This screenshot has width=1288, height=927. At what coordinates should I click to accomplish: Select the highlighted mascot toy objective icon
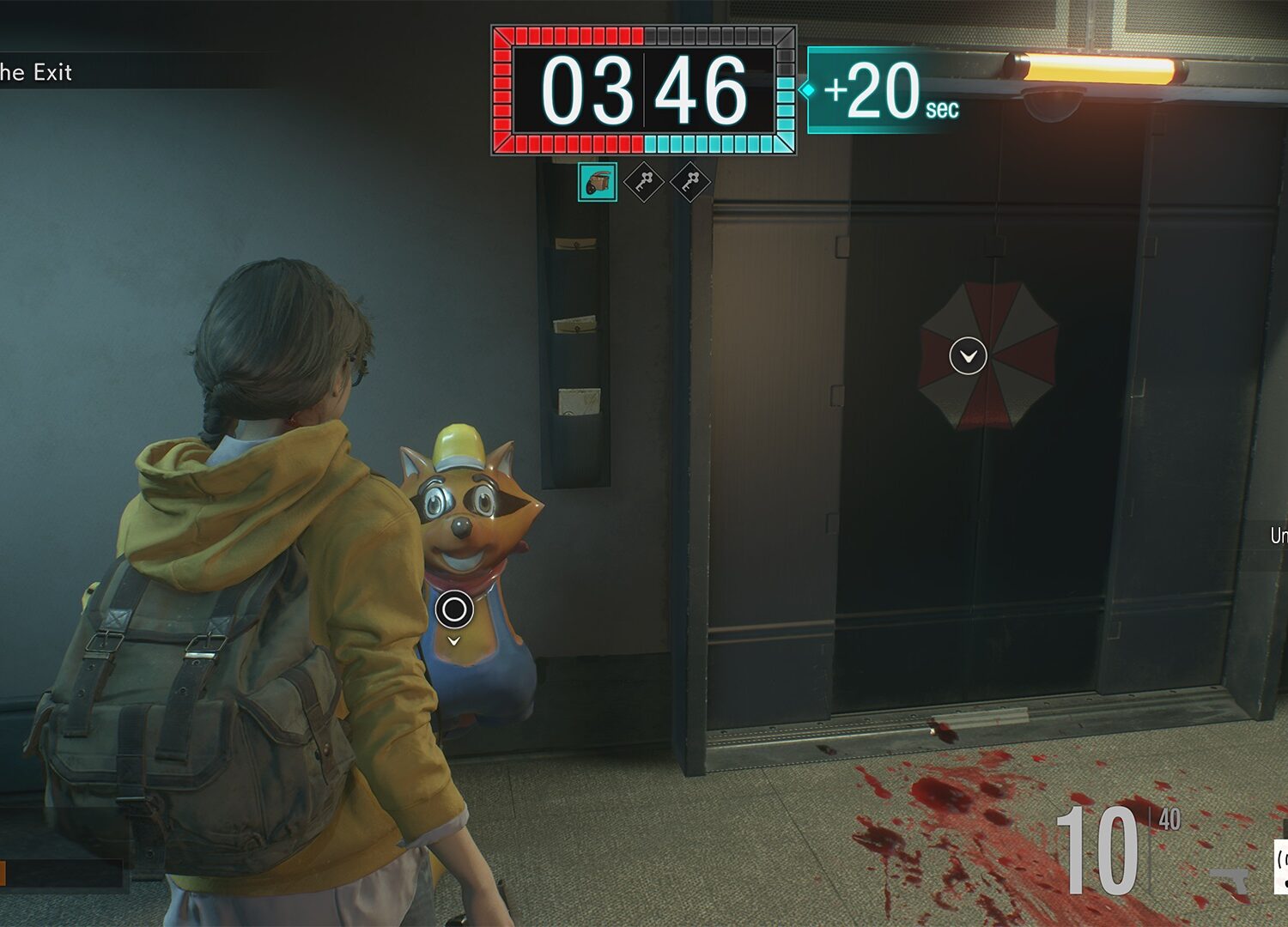point(598,182)
